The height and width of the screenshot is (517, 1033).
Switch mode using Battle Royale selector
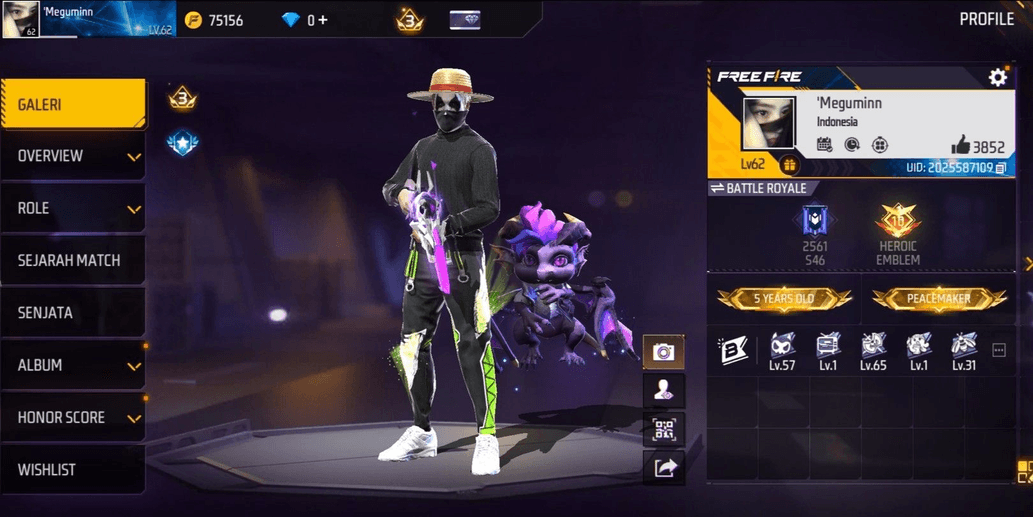(x=758, y=188)
